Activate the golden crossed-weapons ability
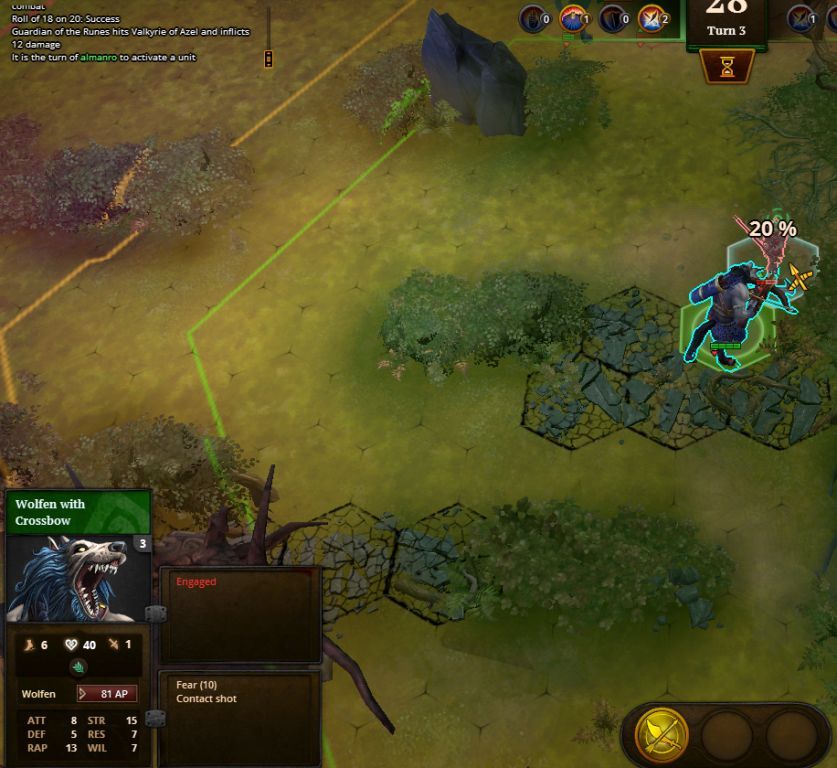The height and width of the screenshot is (768, 837). [662, 737]
